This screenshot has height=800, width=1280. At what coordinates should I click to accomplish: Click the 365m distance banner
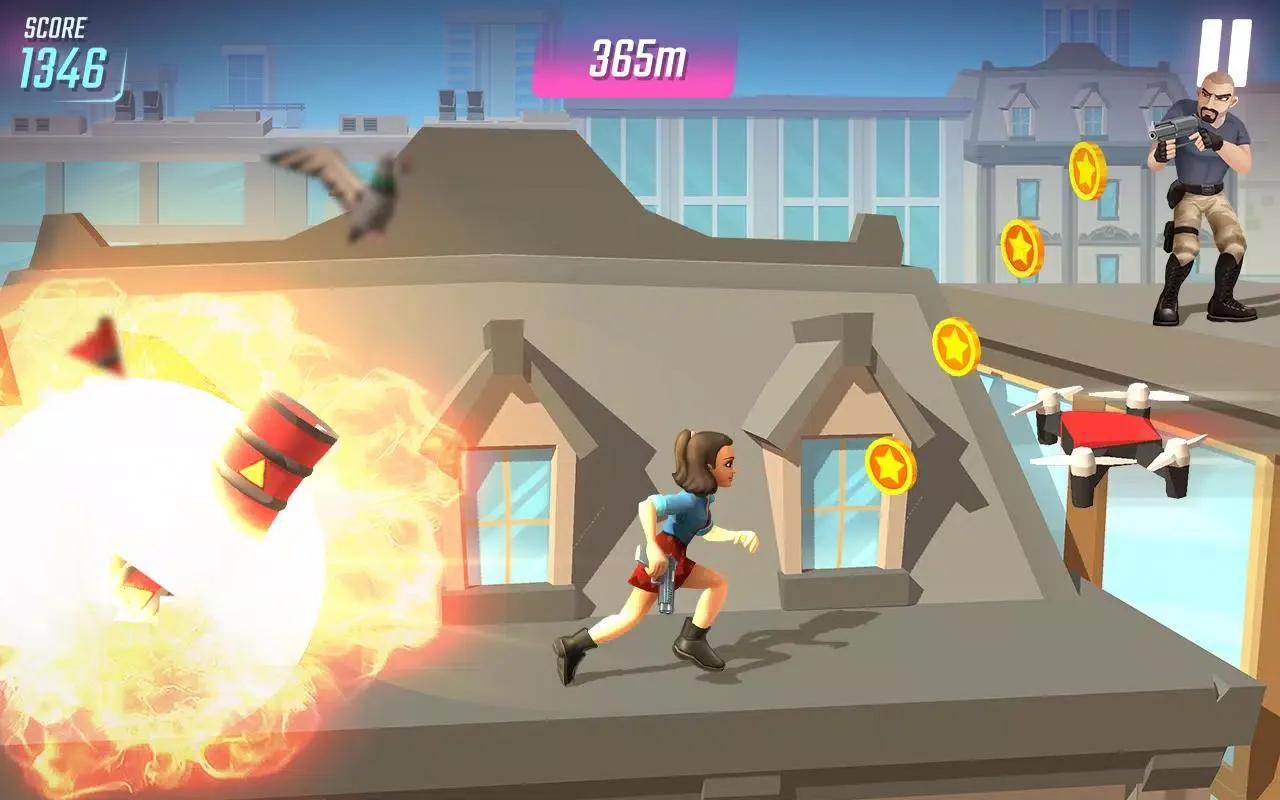click(640, 58)
